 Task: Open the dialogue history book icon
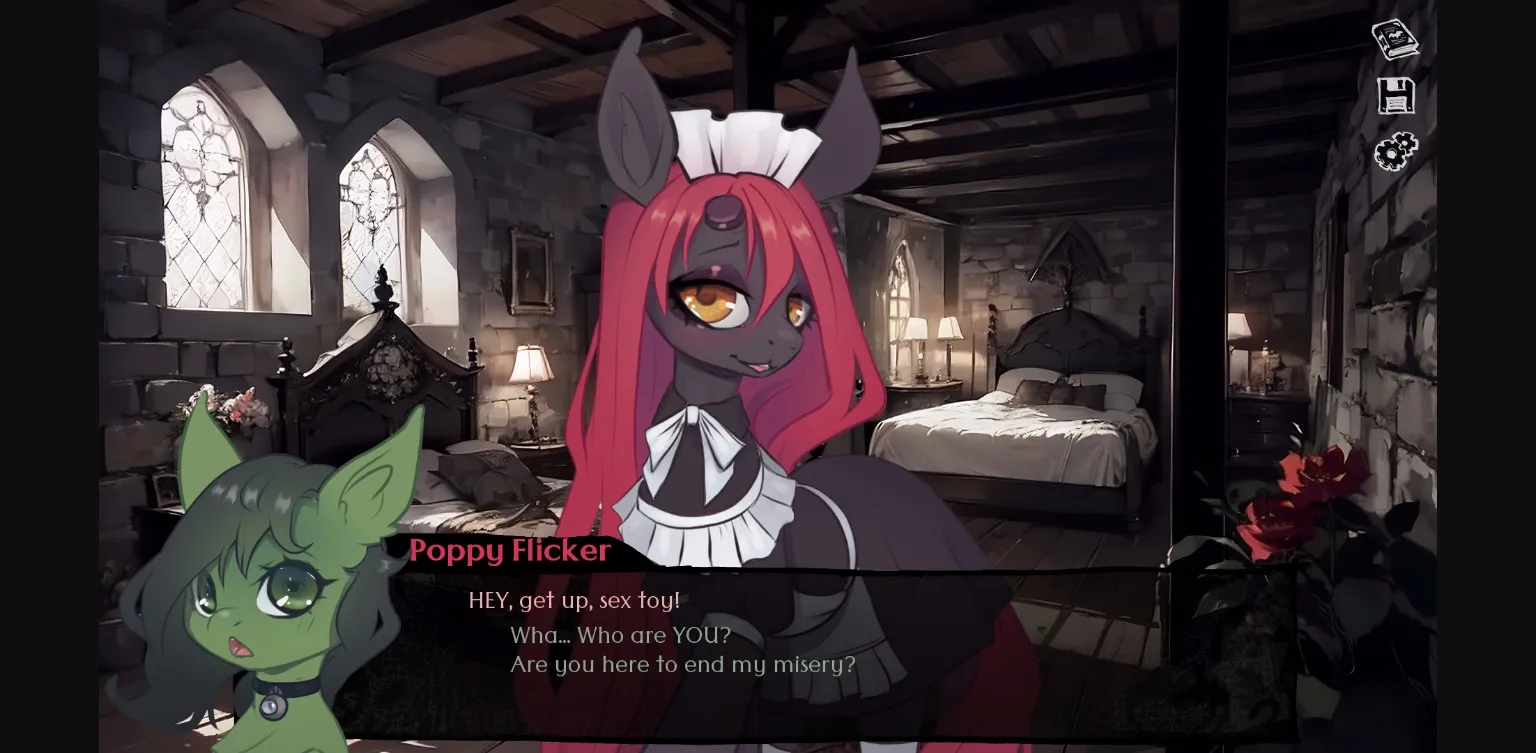click(1395, 38)
